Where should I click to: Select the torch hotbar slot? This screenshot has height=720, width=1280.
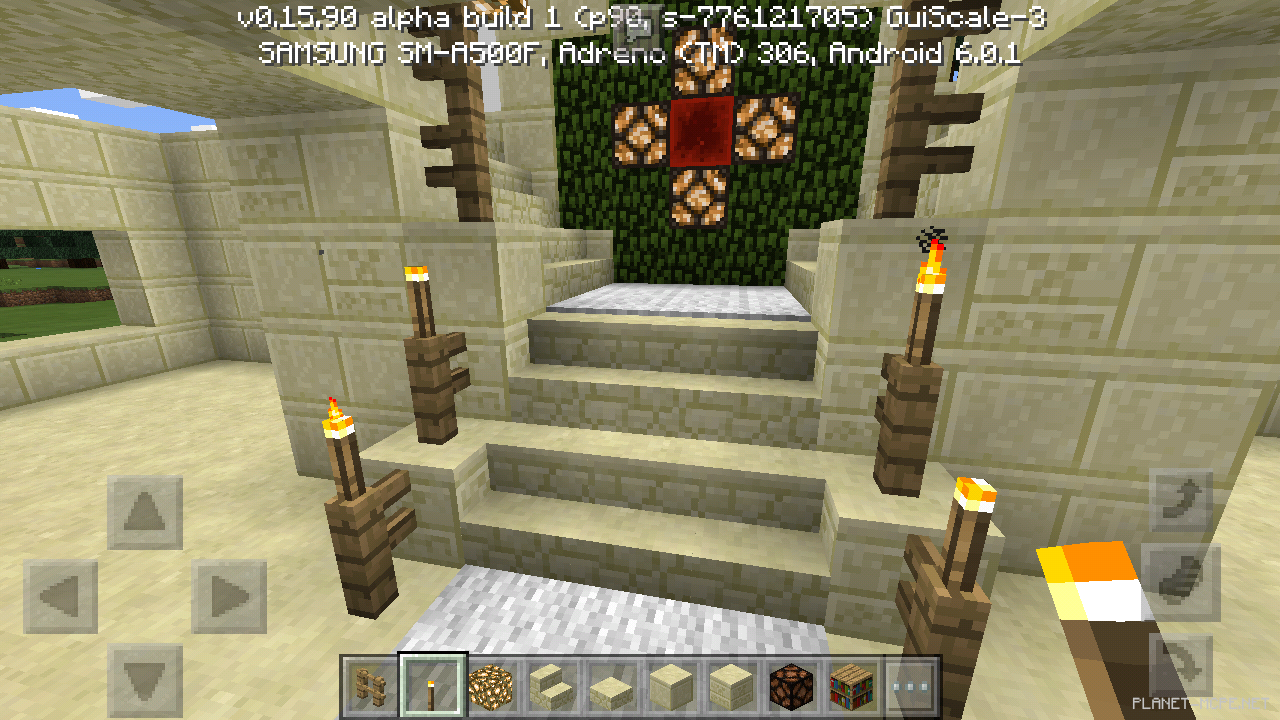click(x=432, y=687)
